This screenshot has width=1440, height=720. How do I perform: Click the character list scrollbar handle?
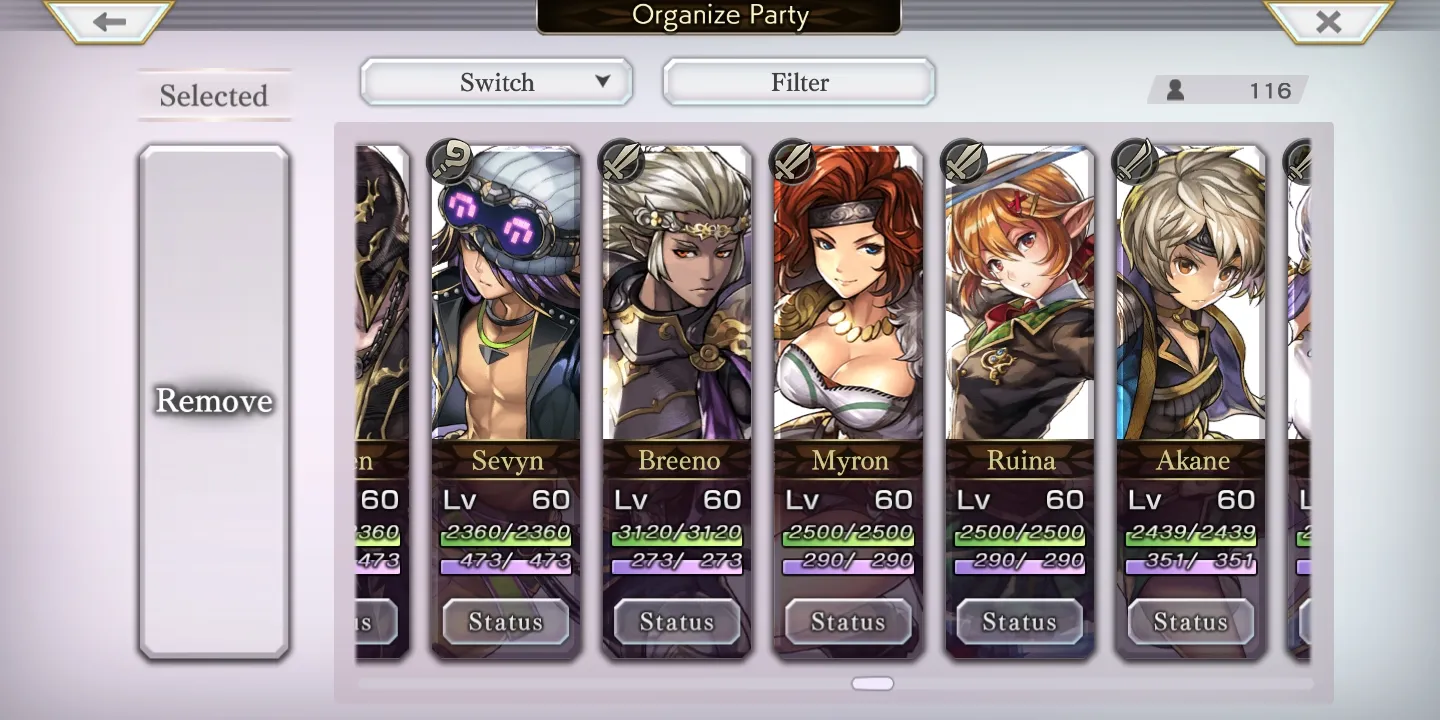point(872,684)
